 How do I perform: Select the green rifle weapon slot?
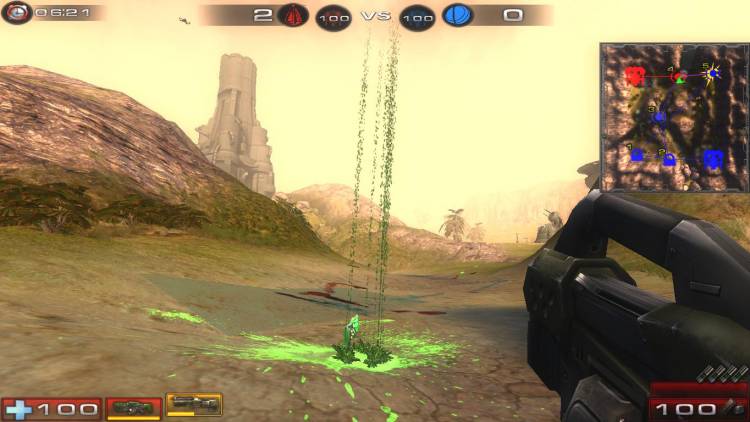pyautogui.click(x=133, y=408)
